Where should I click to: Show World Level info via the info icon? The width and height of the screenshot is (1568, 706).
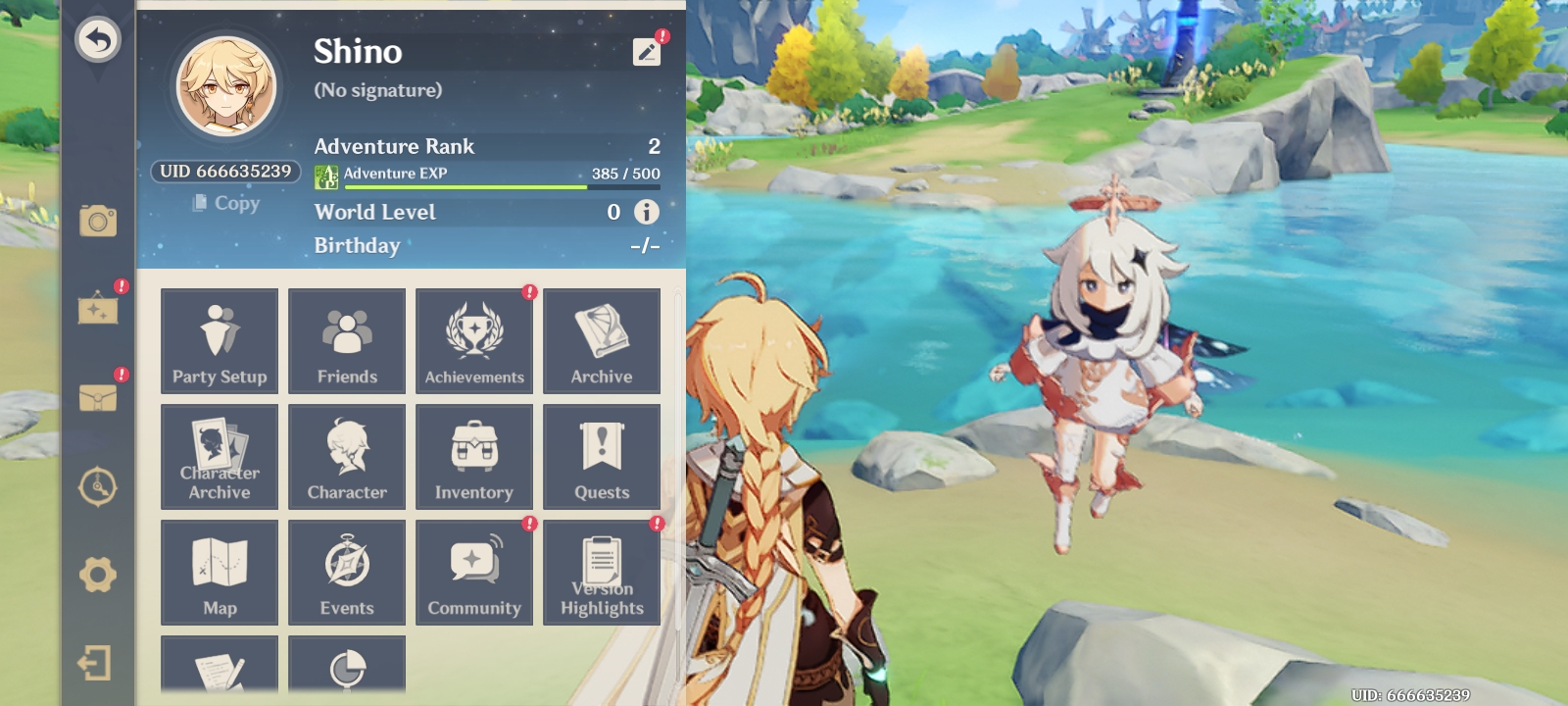(x=646, y=212)
